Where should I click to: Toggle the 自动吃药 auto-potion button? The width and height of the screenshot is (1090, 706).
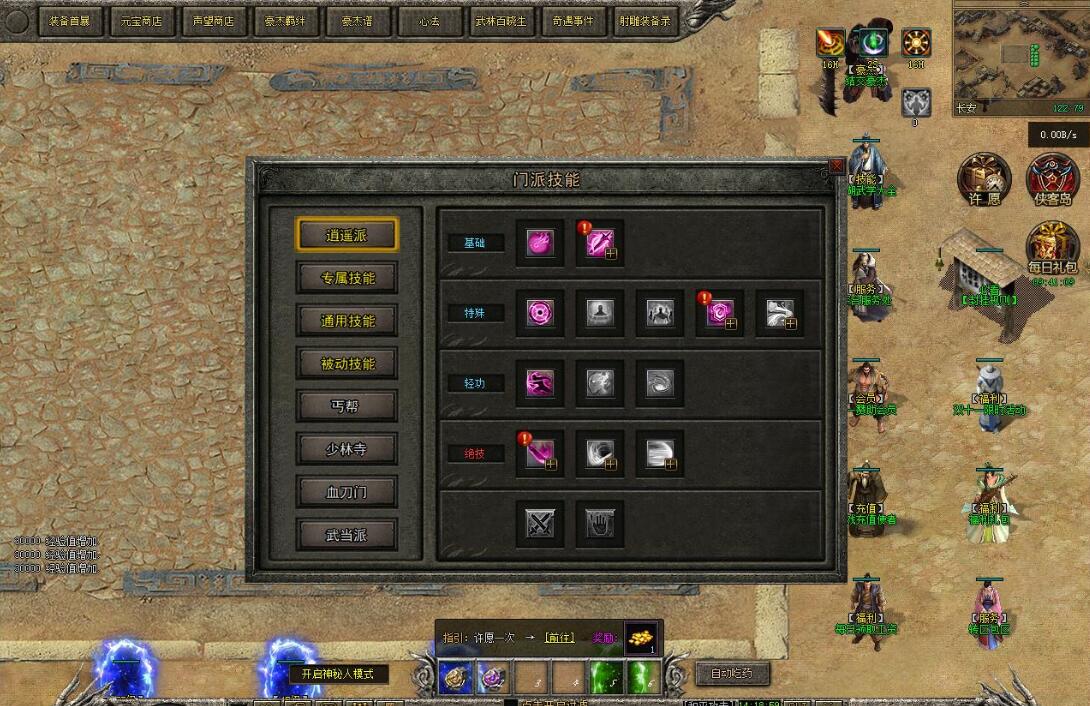[x=732, y=673]
